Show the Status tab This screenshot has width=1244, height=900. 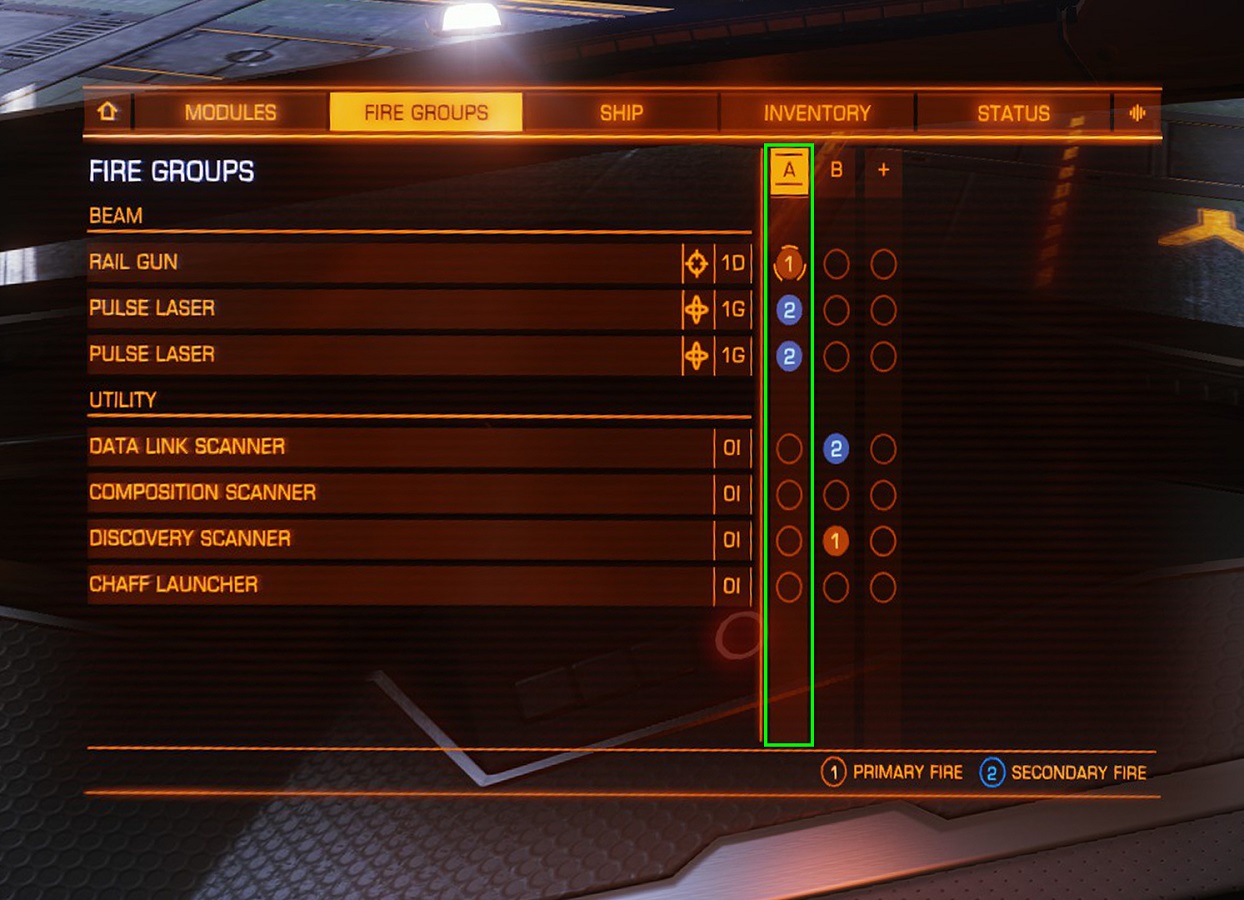point(1013,113)
